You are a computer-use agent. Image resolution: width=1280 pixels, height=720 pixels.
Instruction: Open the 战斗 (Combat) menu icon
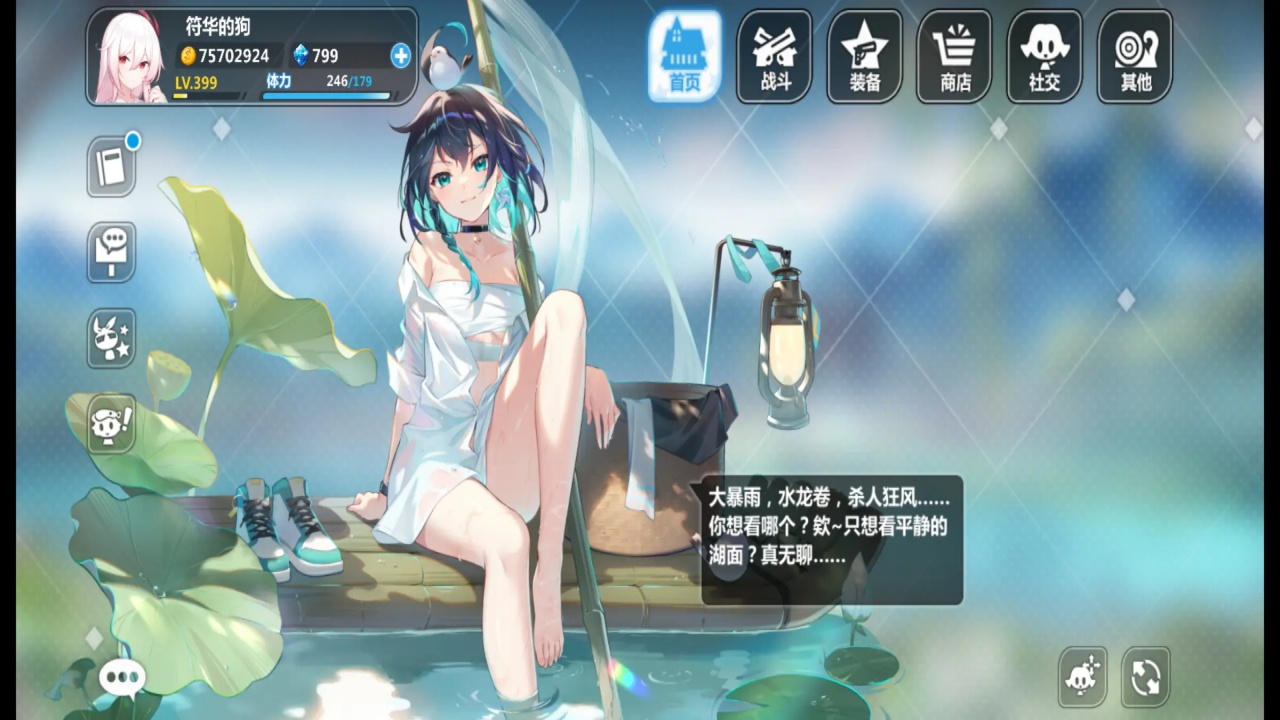pyautogui.click(x=773, y=56)
